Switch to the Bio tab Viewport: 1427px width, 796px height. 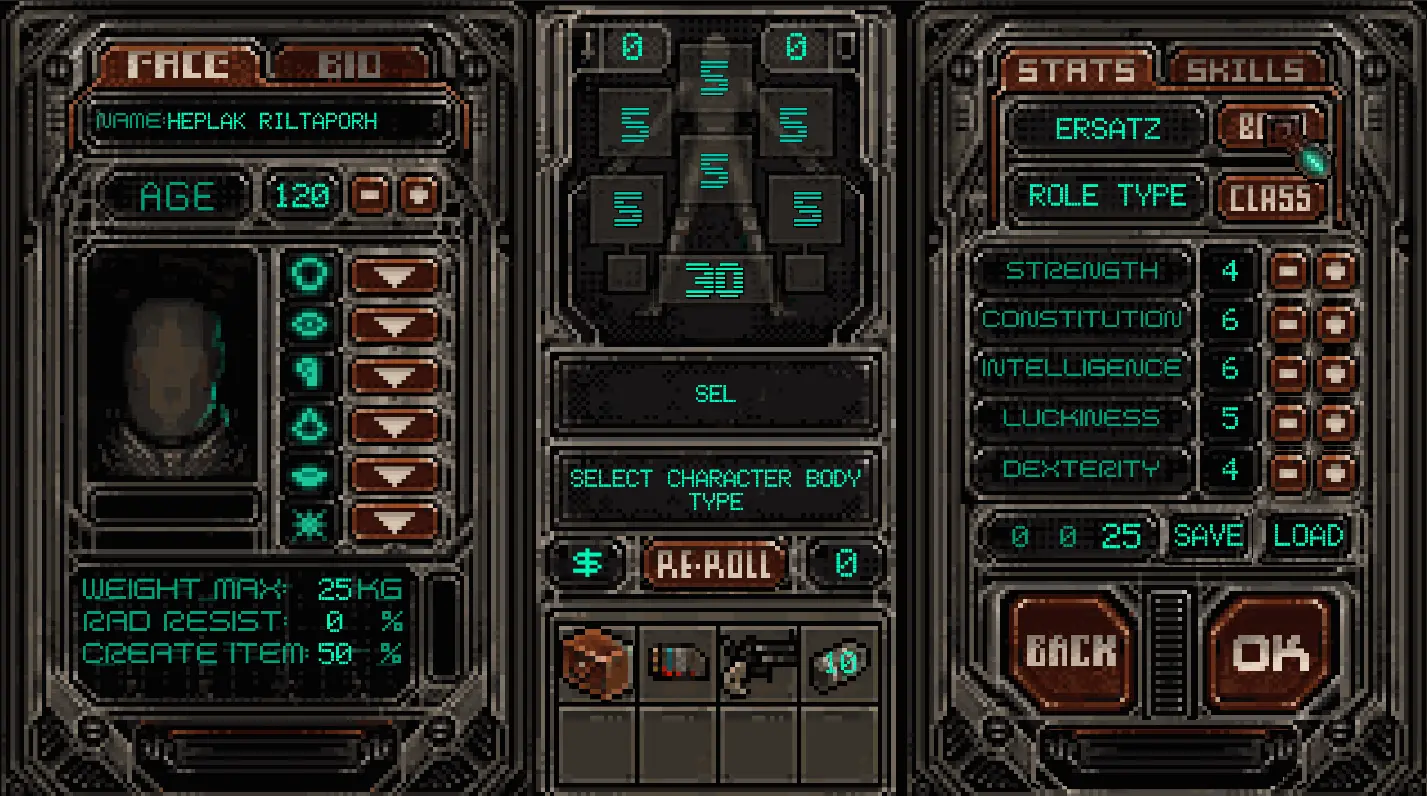350,66
